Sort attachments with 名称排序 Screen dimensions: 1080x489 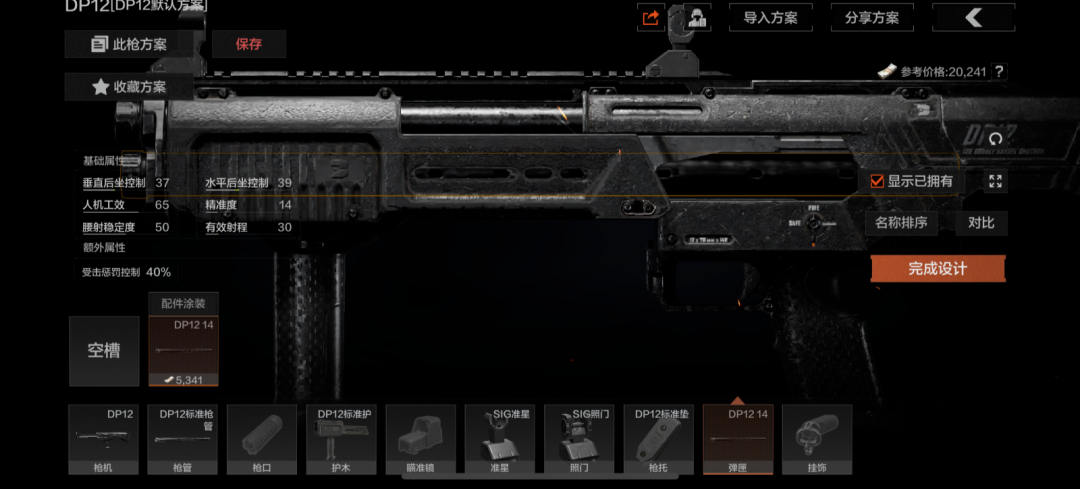click(x=900, y=222)
